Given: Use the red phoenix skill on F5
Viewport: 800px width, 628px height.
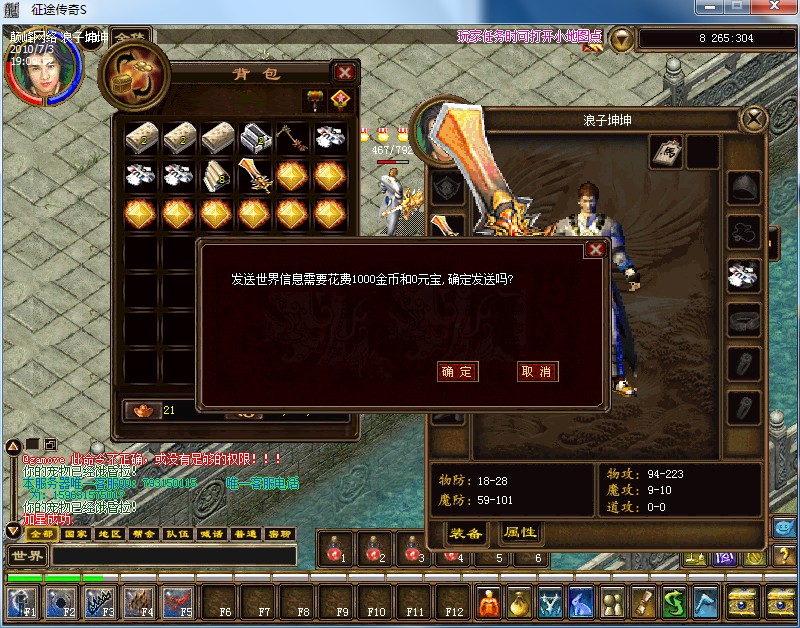Looking at the screenshot, I should tap(178, 602).
